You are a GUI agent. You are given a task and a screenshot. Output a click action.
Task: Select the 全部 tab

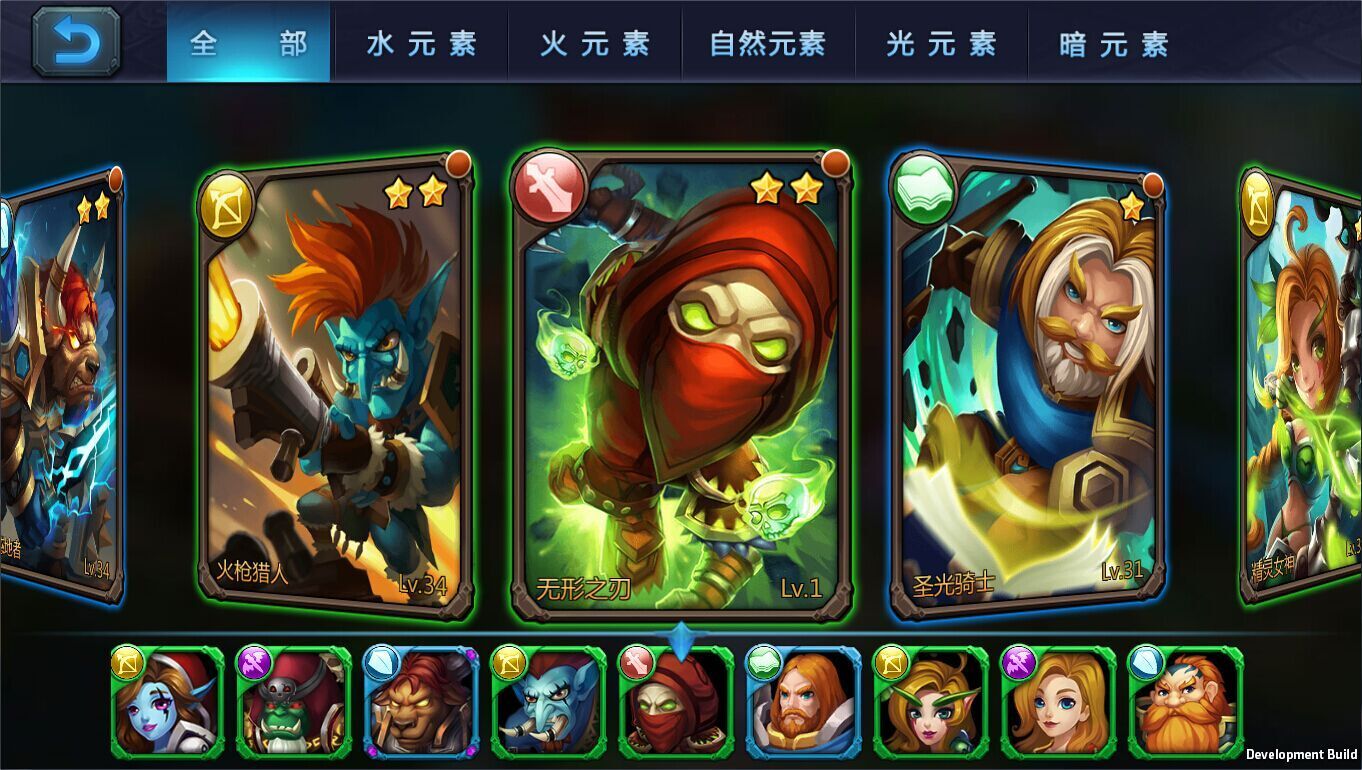click(247, 43)
